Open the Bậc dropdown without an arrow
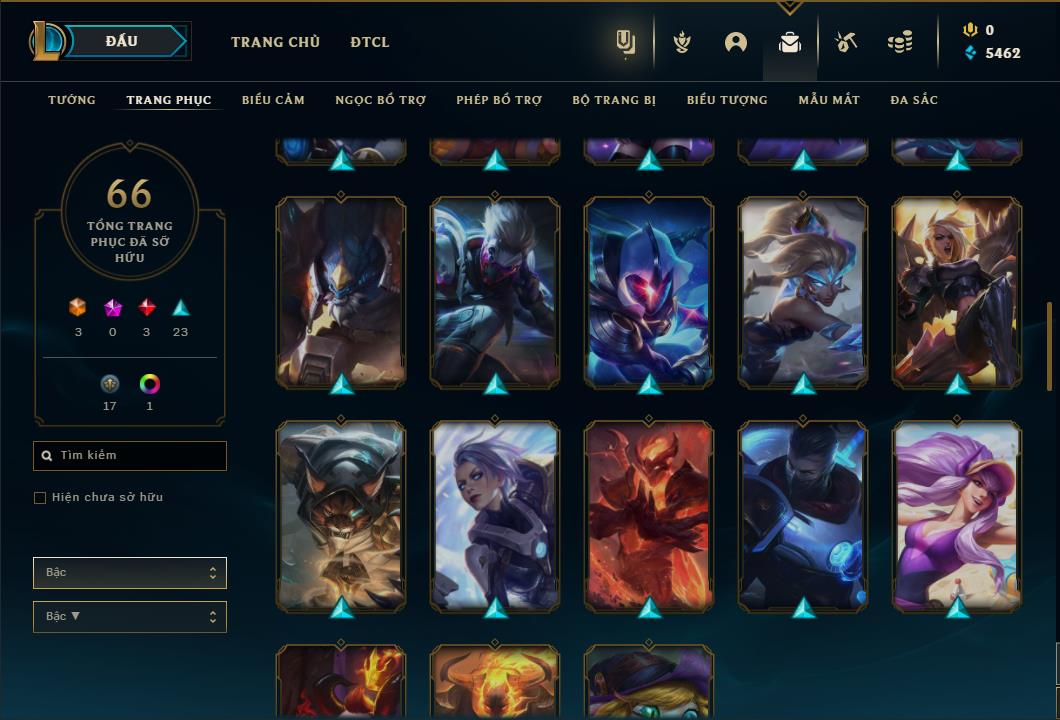This screenshot has width=1060, height=720. pyautogui.click(x=130, y=573)
